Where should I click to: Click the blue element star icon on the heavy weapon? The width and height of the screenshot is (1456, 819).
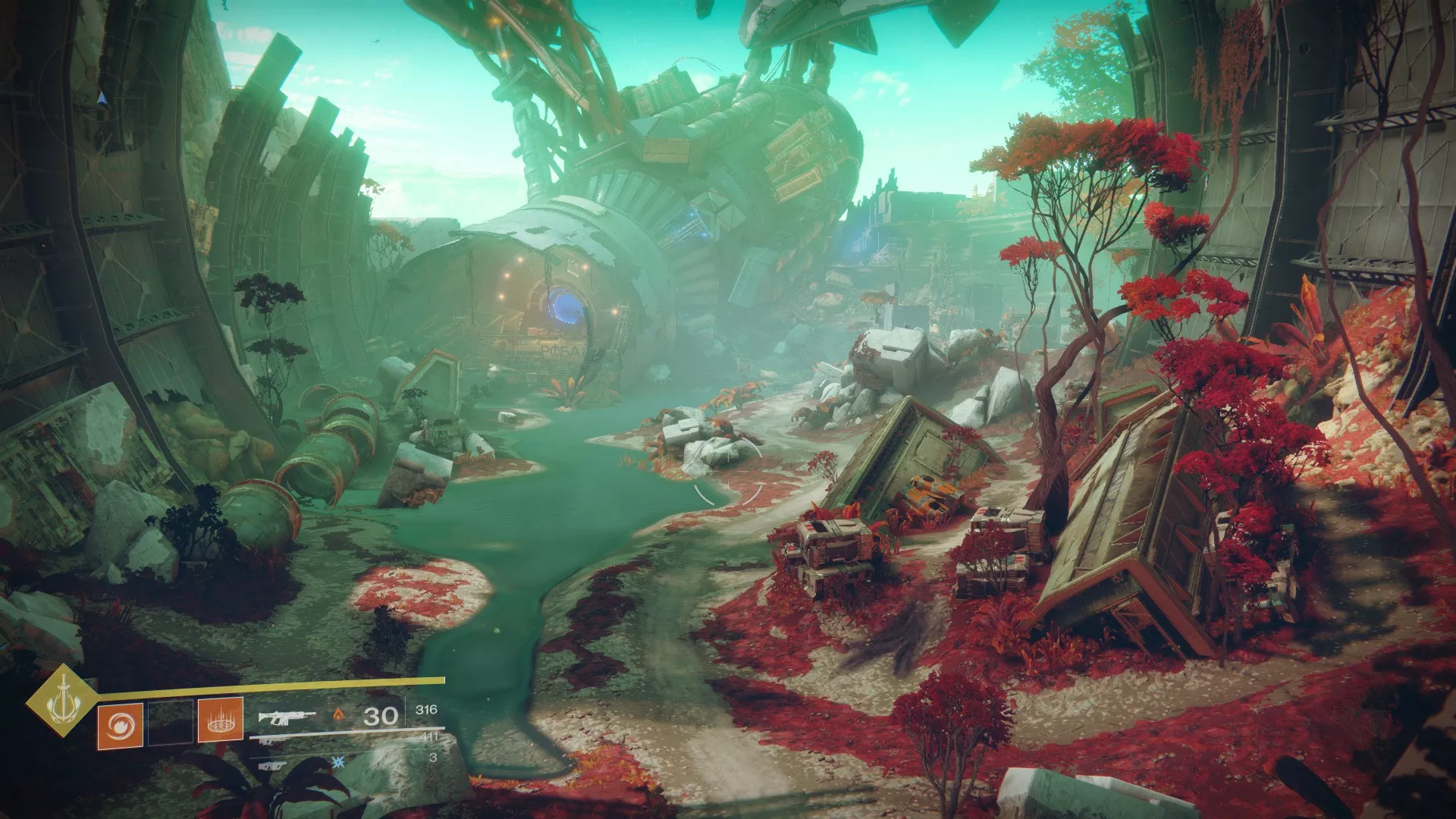click(338, 761)
